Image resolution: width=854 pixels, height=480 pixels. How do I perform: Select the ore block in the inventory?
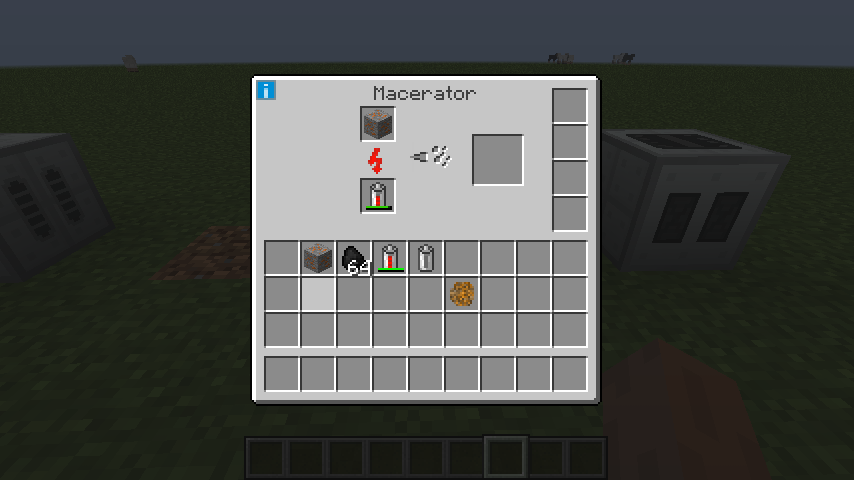tap(318, 258)
